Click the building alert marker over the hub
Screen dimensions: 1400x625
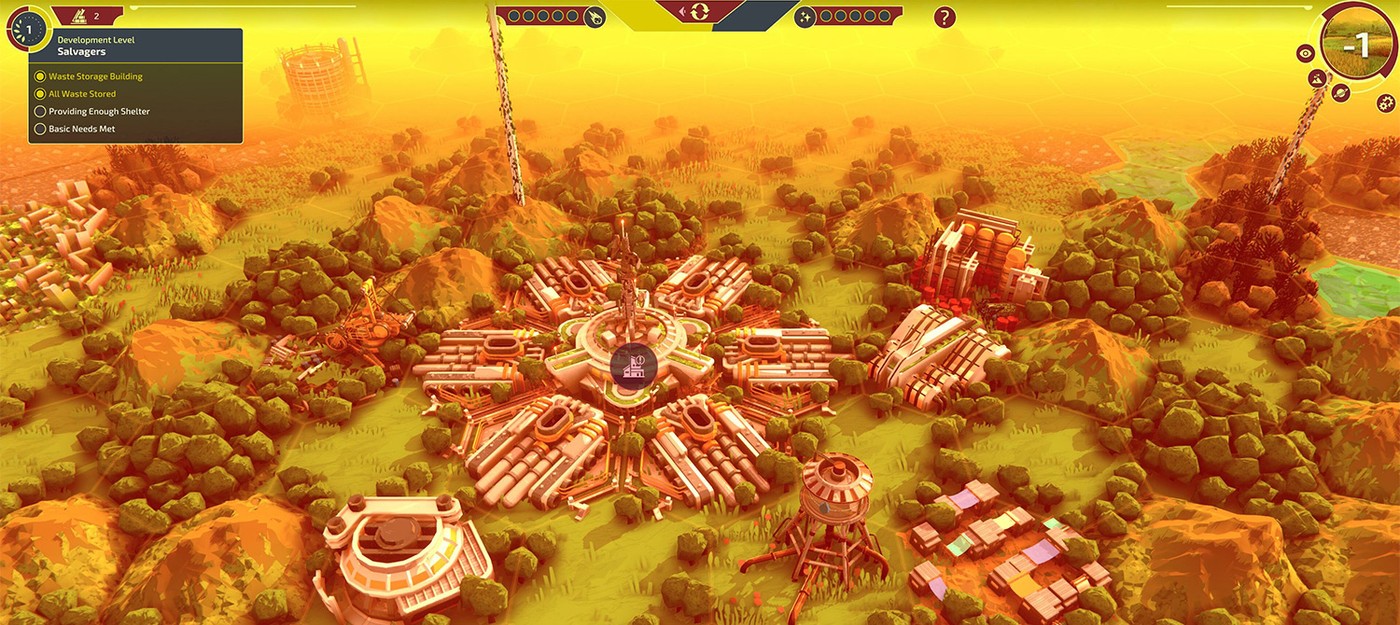pyautogui.click(x=632, y=366)
